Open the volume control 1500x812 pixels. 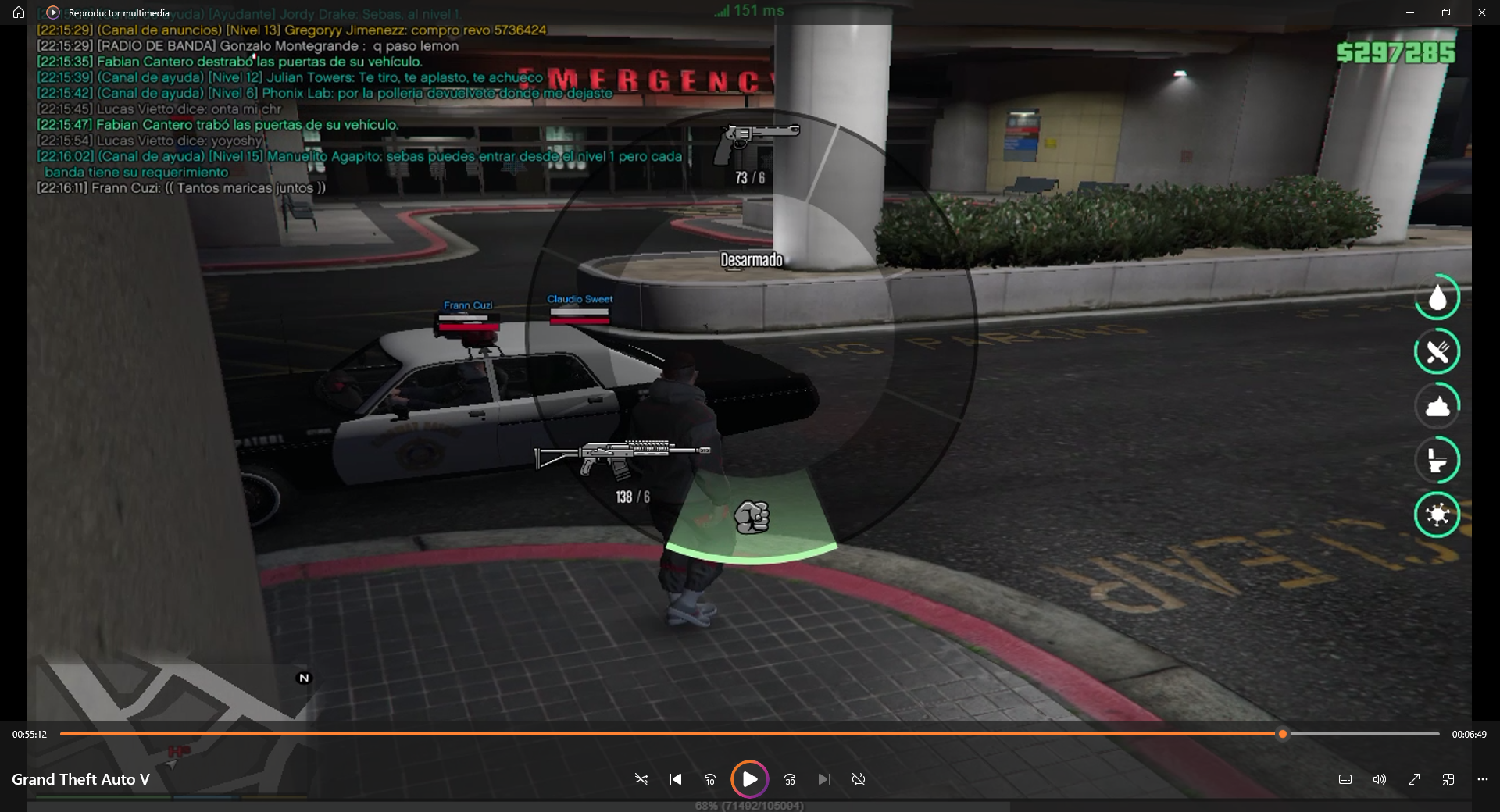pos(1380,779)
